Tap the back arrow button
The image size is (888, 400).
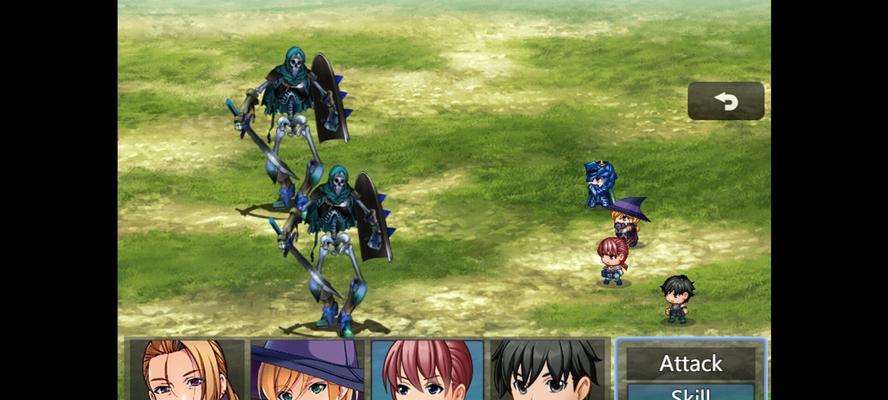pyautogui.click(x=726, y=101)
